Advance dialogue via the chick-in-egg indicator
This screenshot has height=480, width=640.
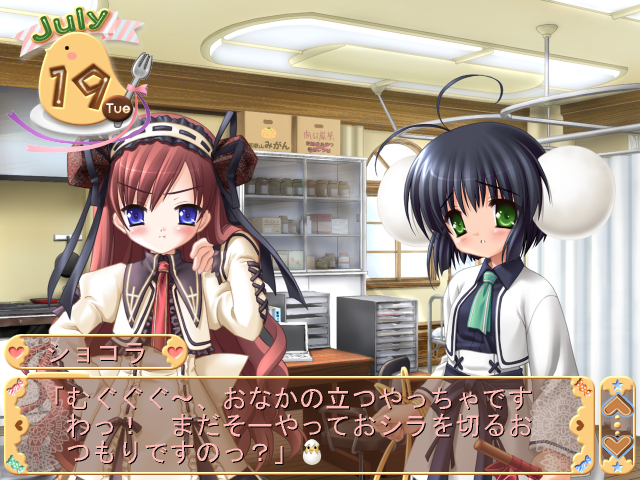(309, 455)
